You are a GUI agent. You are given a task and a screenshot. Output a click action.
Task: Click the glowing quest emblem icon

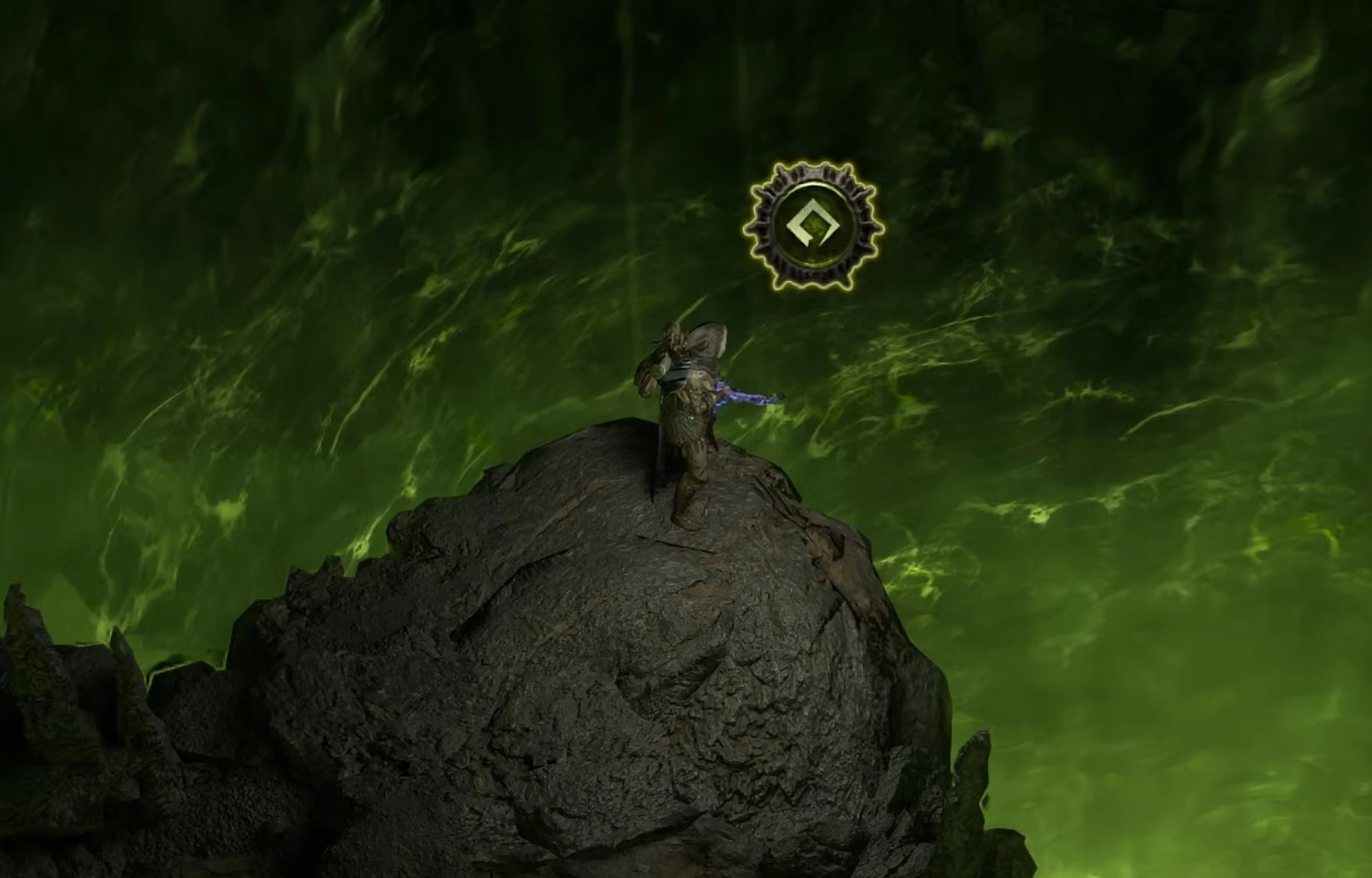click(x=813, y=227)
